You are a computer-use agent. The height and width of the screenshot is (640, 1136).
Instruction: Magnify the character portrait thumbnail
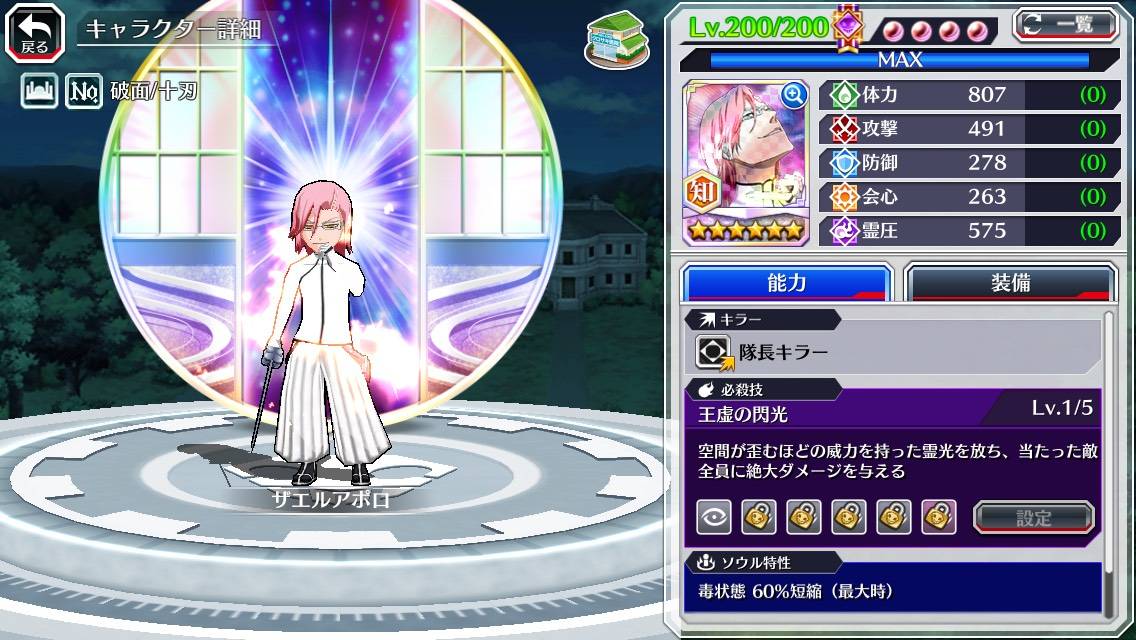[x=794, y=95]
